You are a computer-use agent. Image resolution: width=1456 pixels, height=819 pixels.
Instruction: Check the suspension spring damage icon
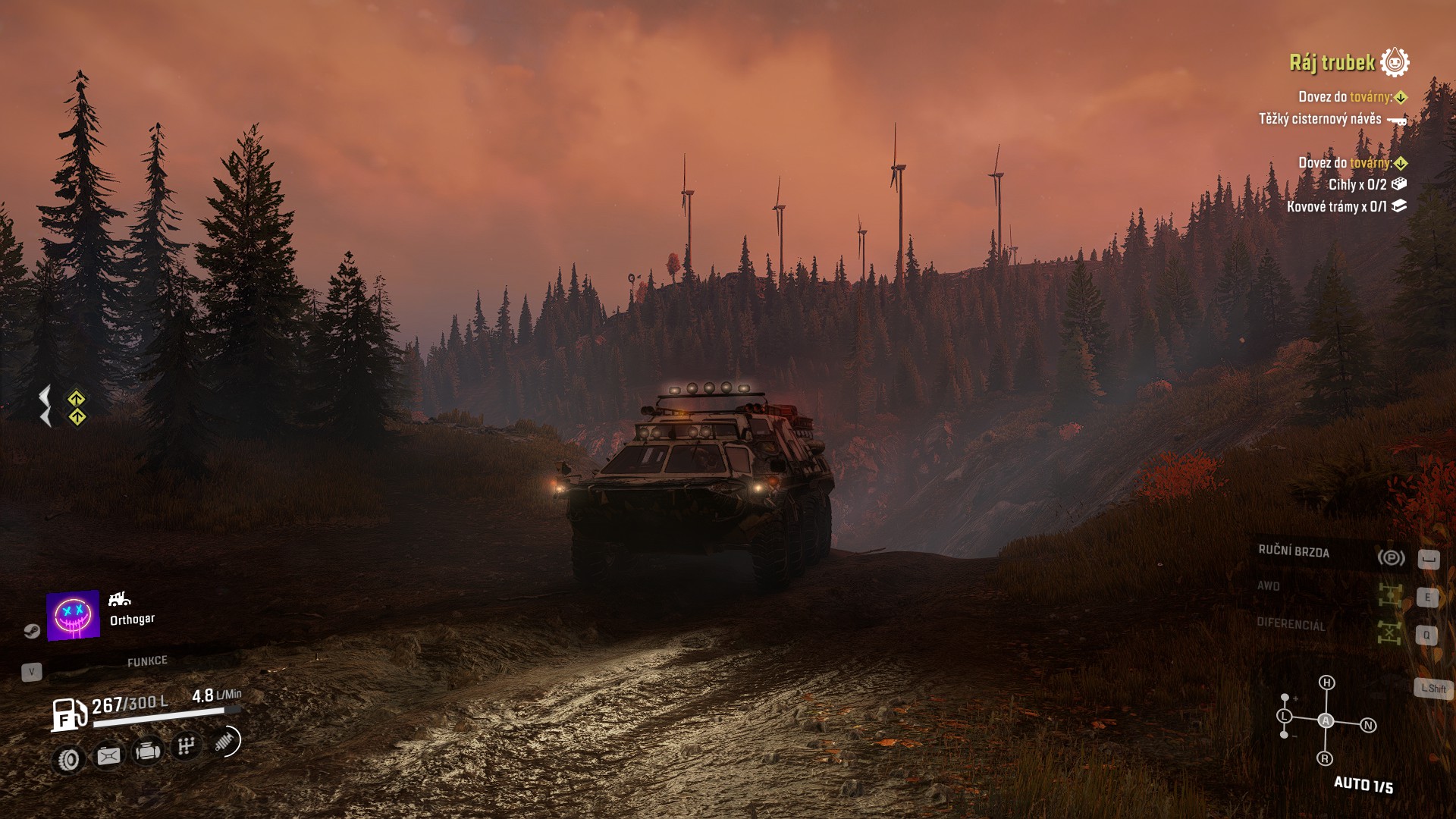pos(225,742)
